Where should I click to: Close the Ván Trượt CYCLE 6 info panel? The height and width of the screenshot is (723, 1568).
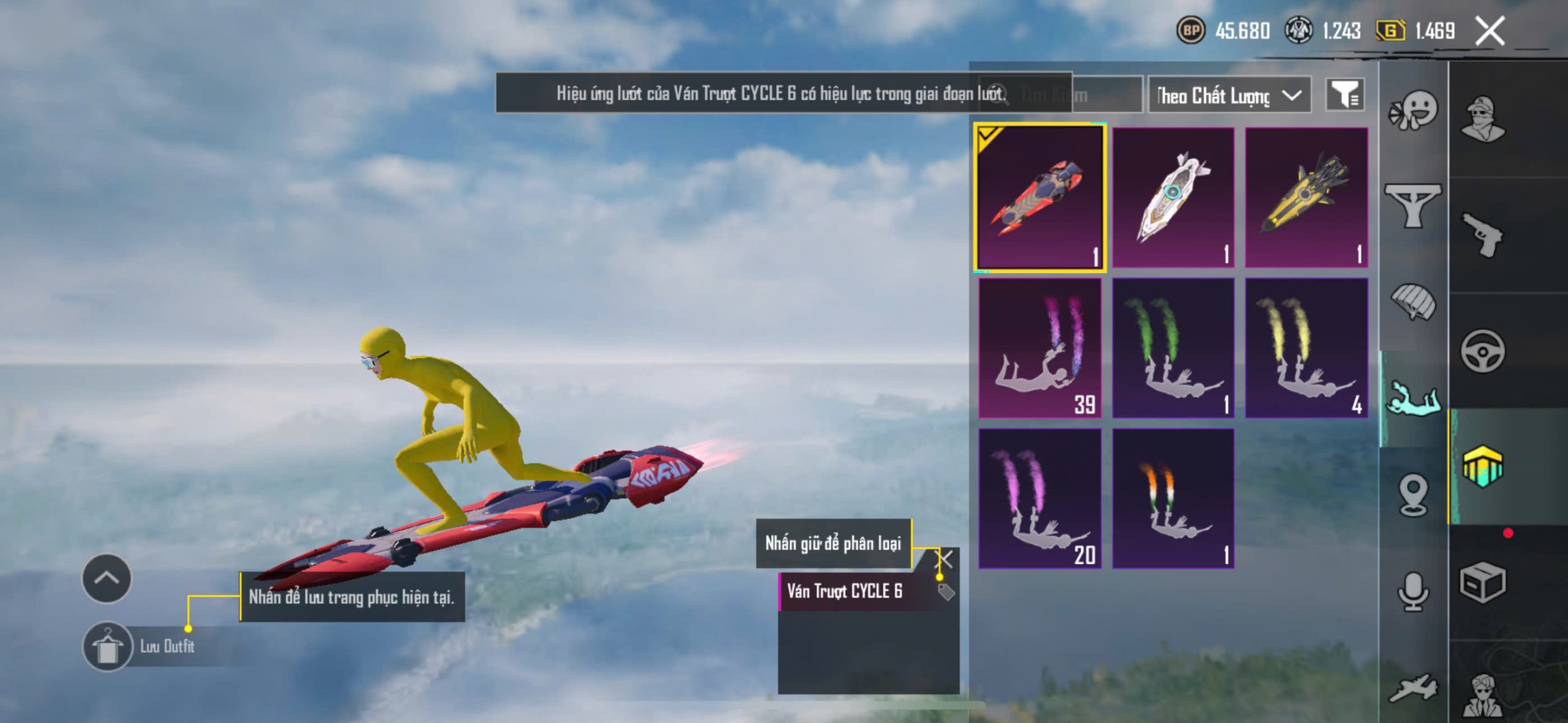[x=946, y=558]
